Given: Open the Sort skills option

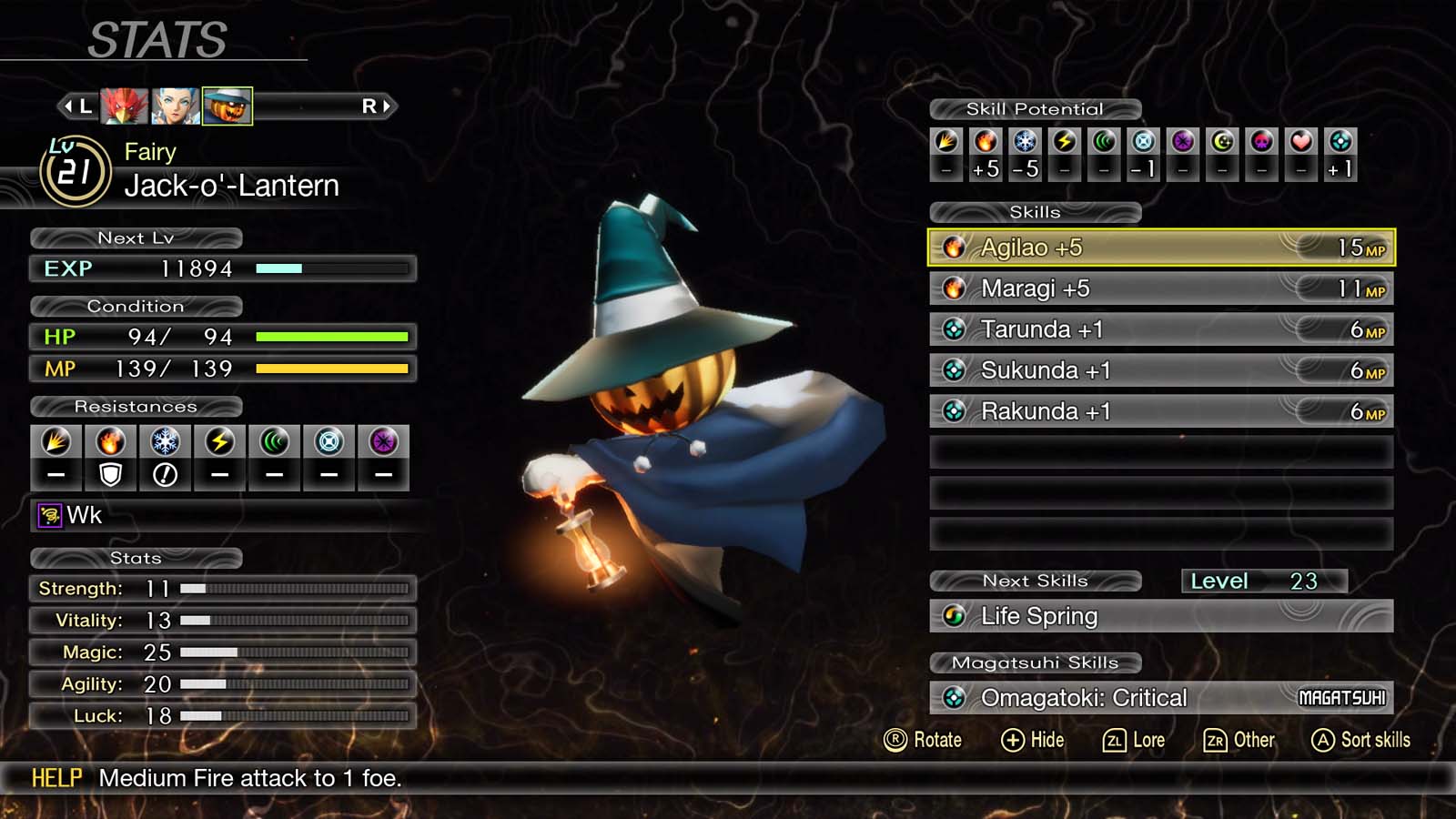Looking at the screenshot, I should (1360, 740).
